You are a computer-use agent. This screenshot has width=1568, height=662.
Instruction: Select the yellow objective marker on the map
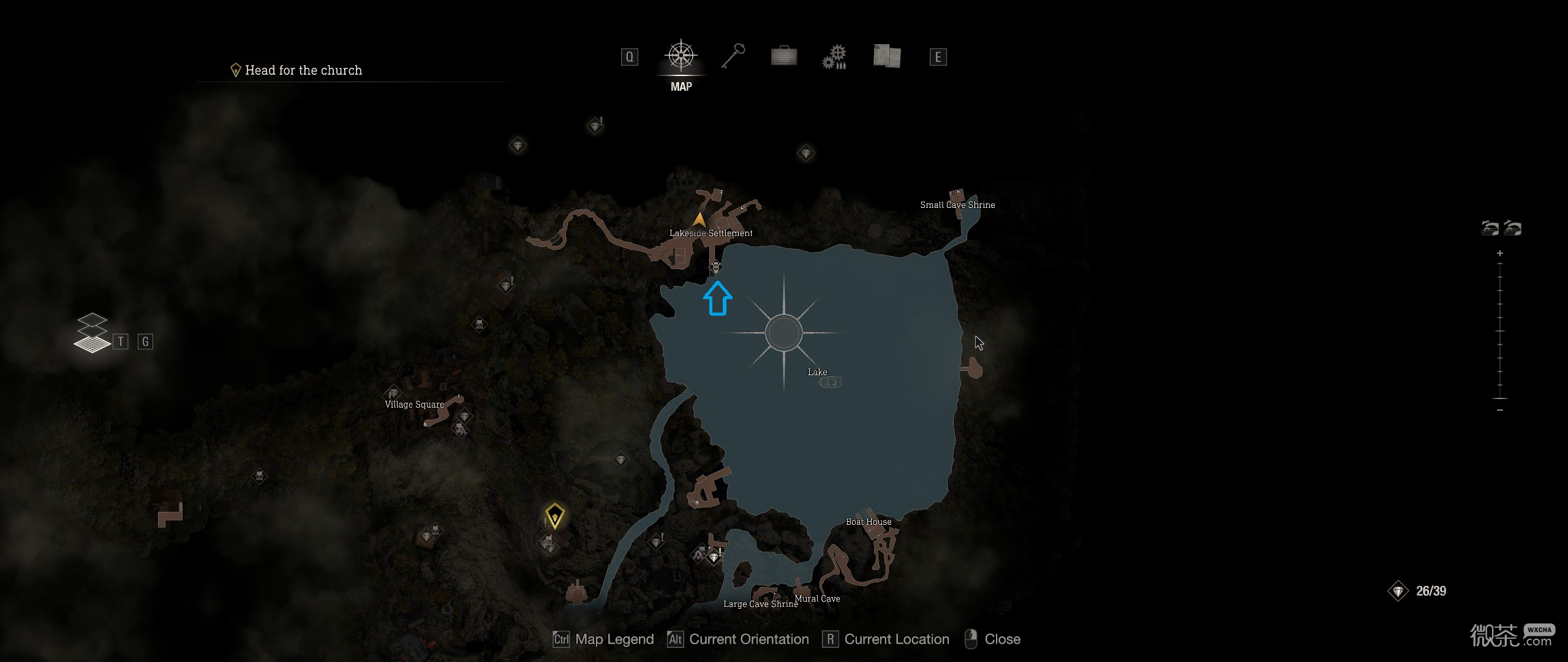pyautogui.click(x=554, y=516)
